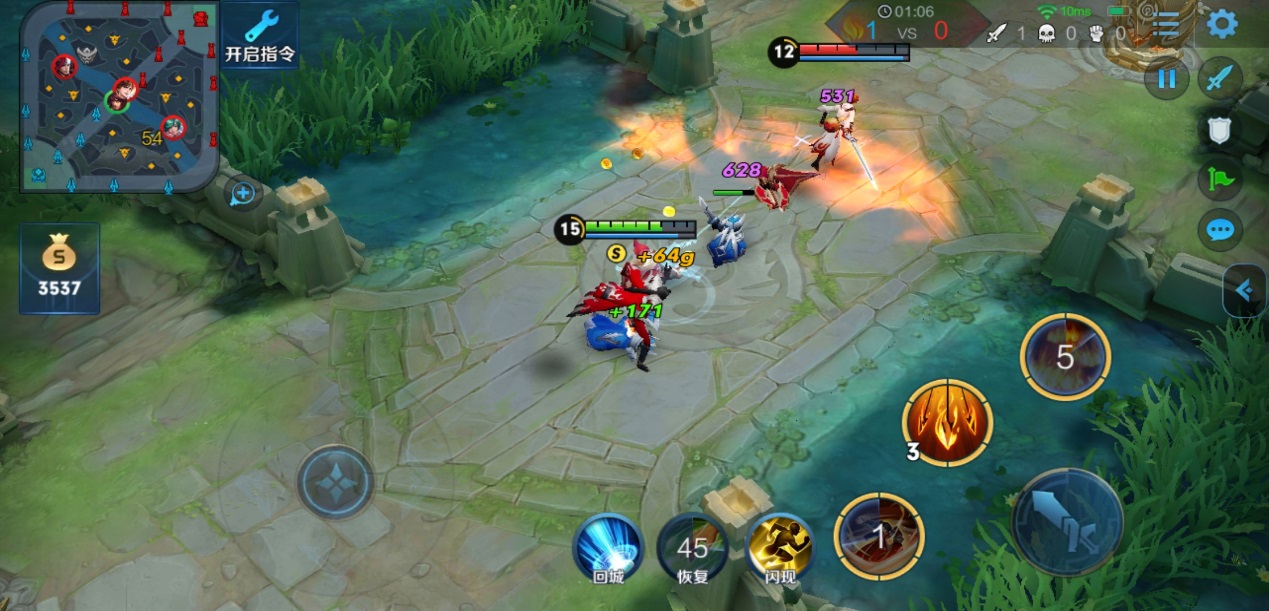Trigger the basic attack sword button
This screenshot has width=1269, height=611.
point(1067,522)
